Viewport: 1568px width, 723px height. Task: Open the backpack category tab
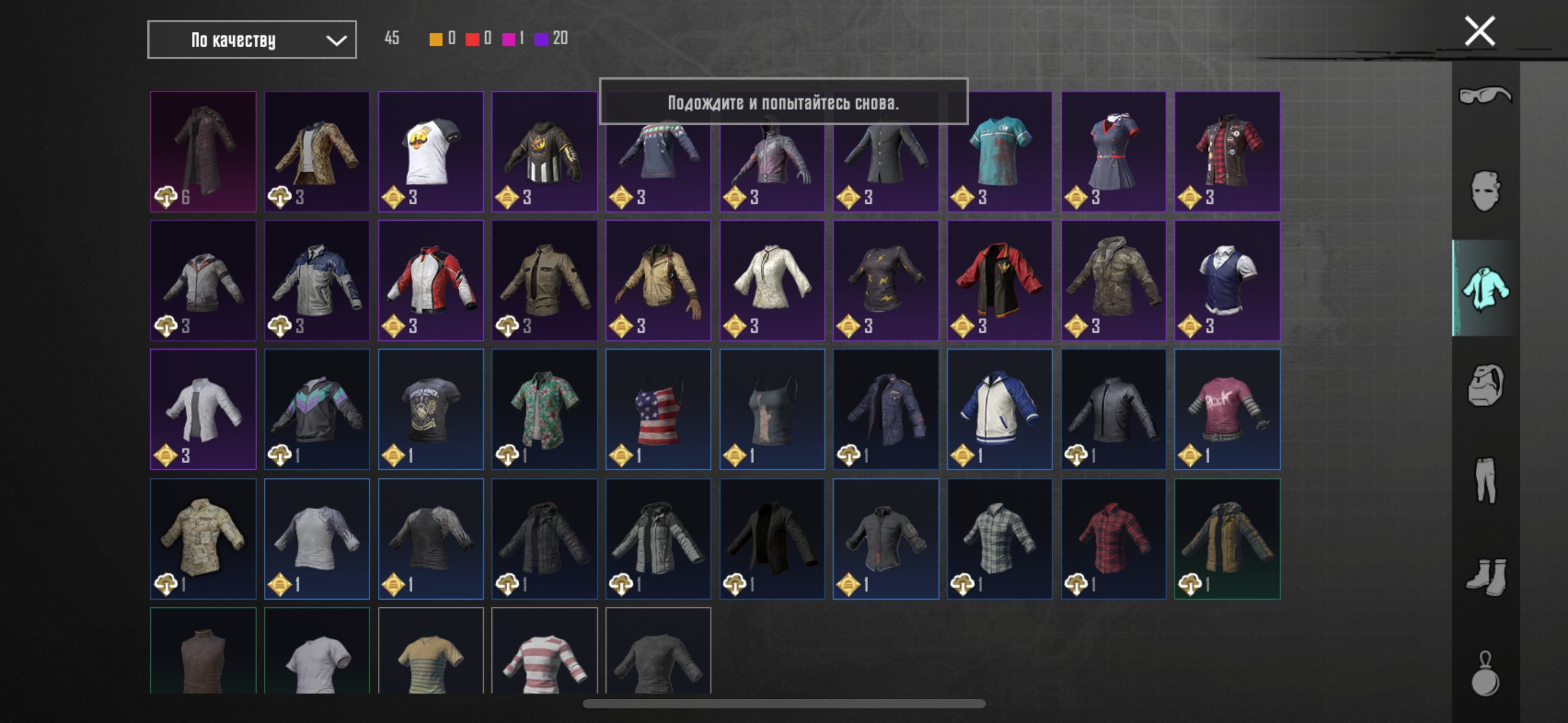tap(1485, 384)
